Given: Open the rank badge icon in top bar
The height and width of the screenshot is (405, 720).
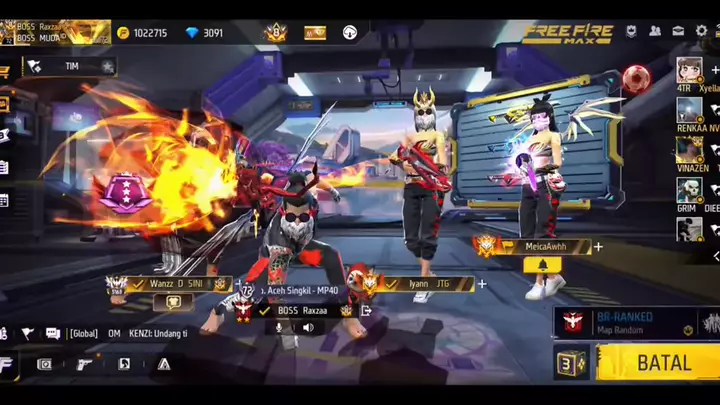Looking at the screenshot, I should pos(275,32).
